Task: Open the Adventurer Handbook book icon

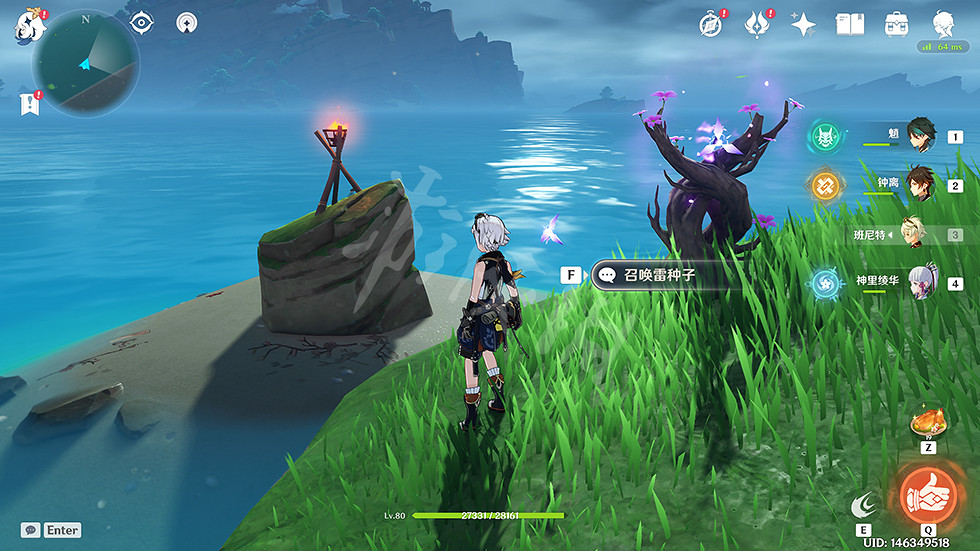Action: click(850, 24)
